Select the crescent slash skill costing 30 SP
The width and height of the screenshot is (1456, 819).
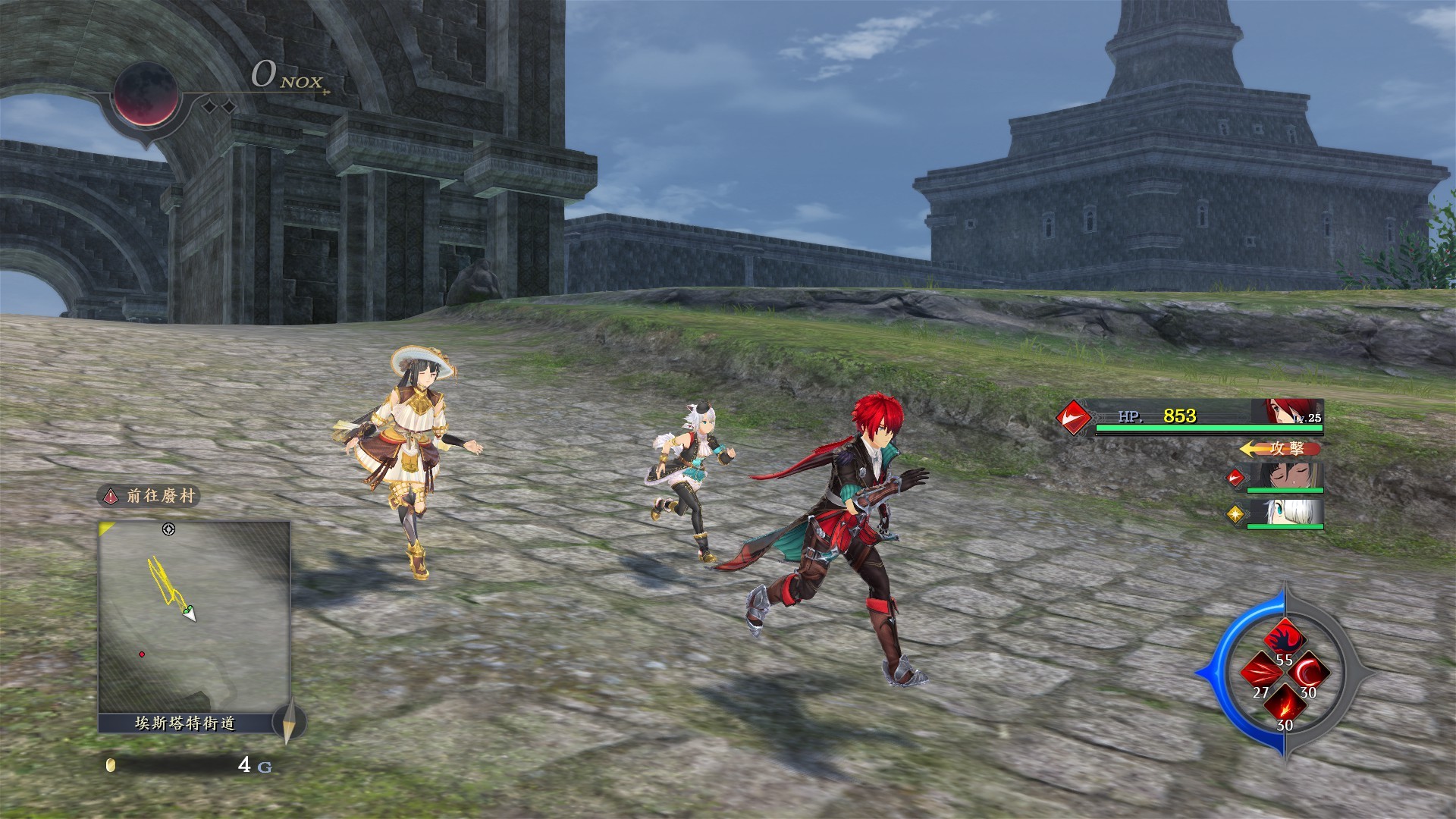coord(1307,672)
